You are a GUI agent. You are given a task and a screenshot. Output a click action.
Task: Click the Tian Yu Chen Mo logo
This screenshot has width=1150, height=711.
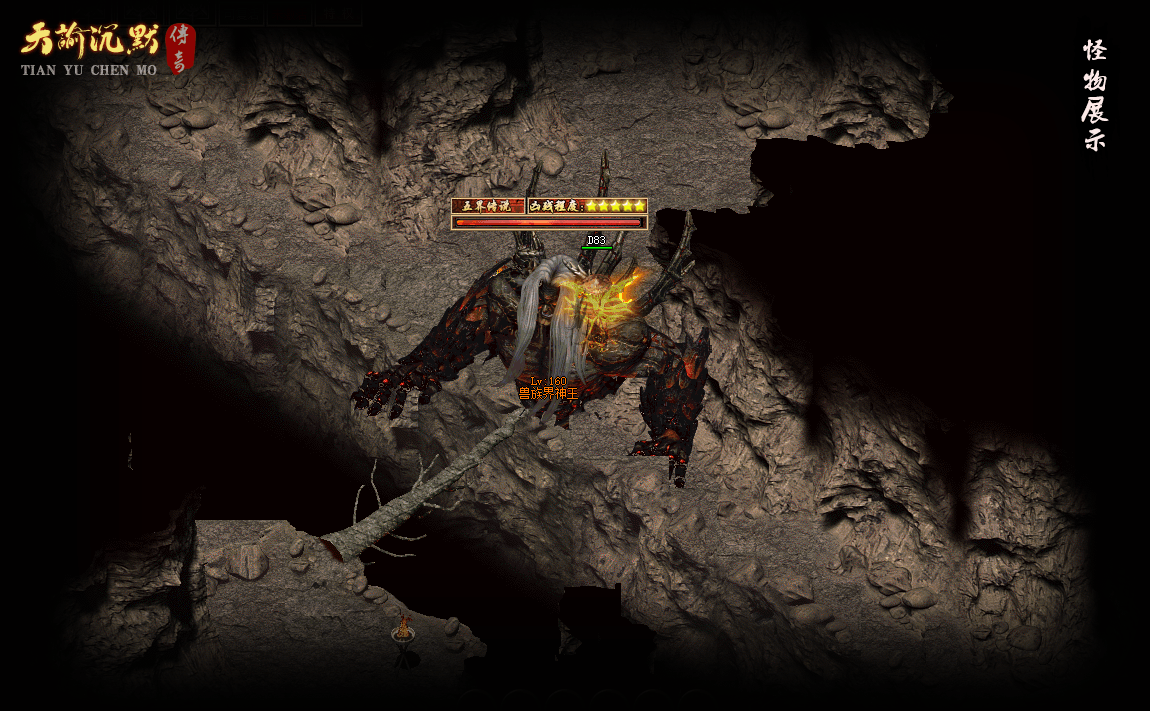105,48
